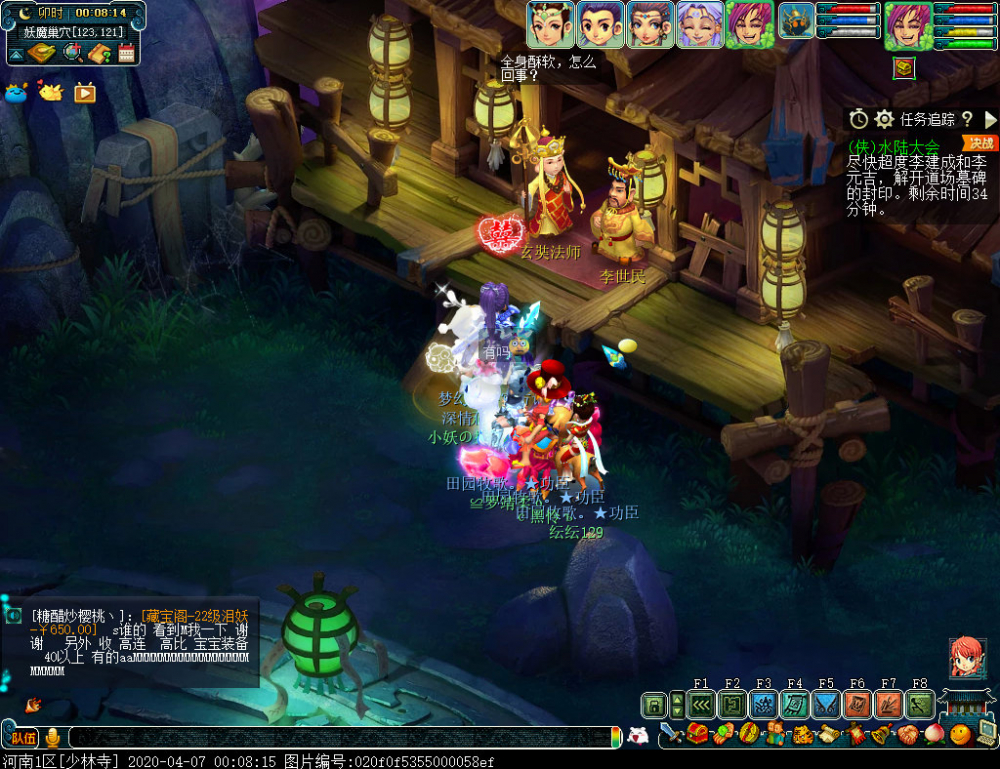
Task: Open the red treasure chest menu icon
Action: coord(699,736)
